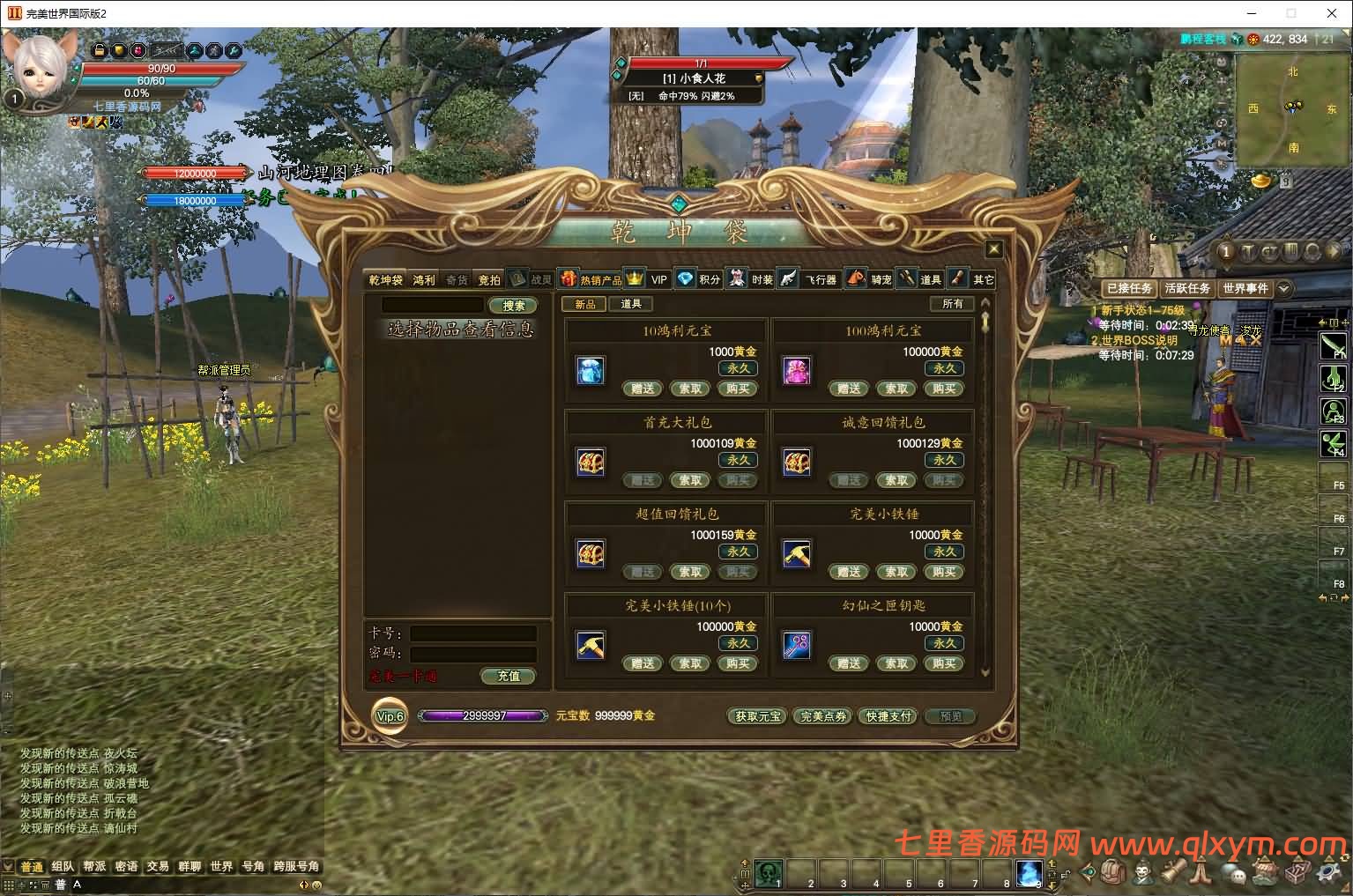This screenshot has width=1353, height=896.
Task: Buy the 10鸿利元宝 item
Action: coord(738,389)
